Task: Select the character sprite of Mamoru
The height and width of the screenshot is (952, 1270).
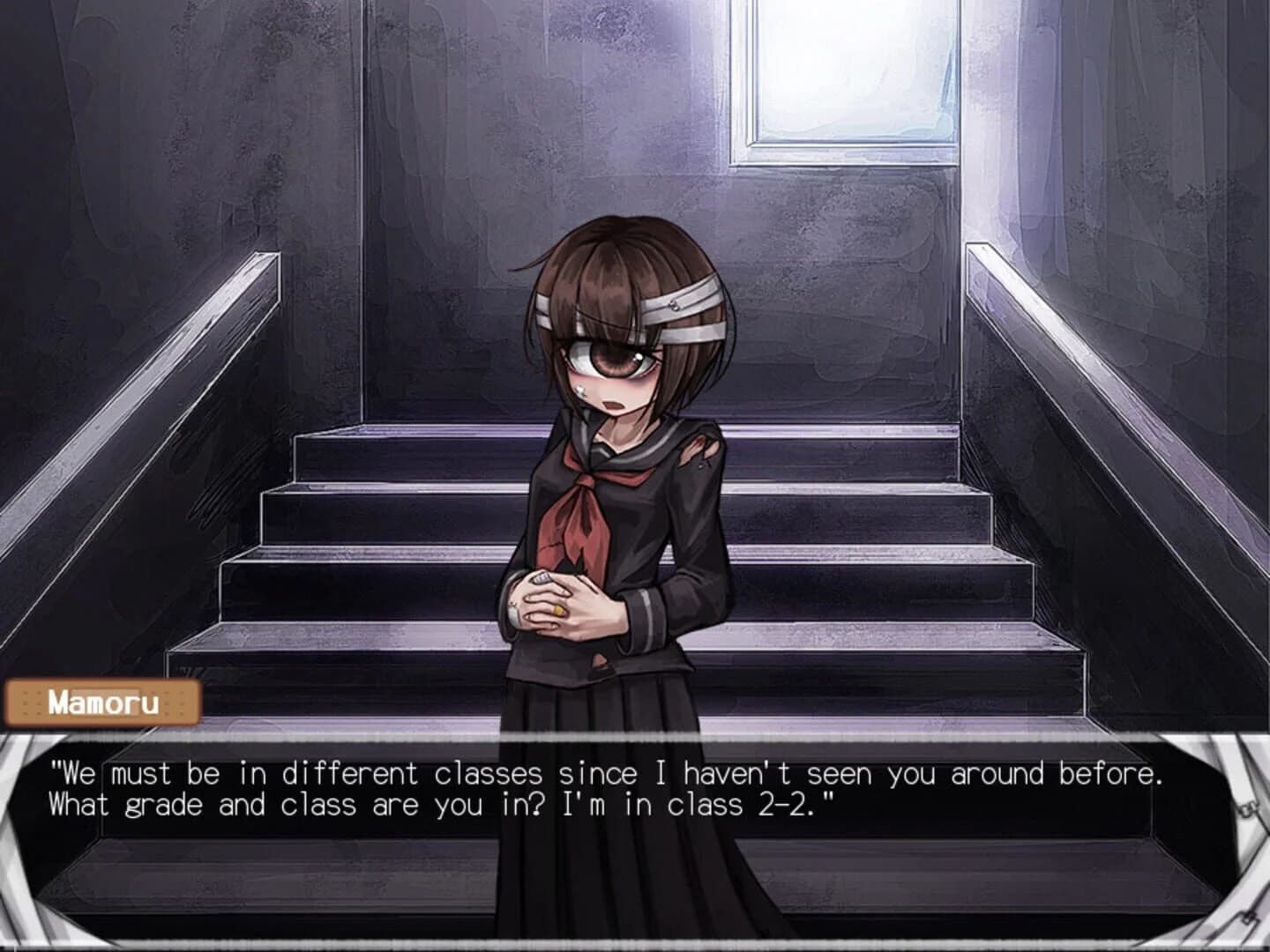Action: pyautogui.click(x=617, y=529)
